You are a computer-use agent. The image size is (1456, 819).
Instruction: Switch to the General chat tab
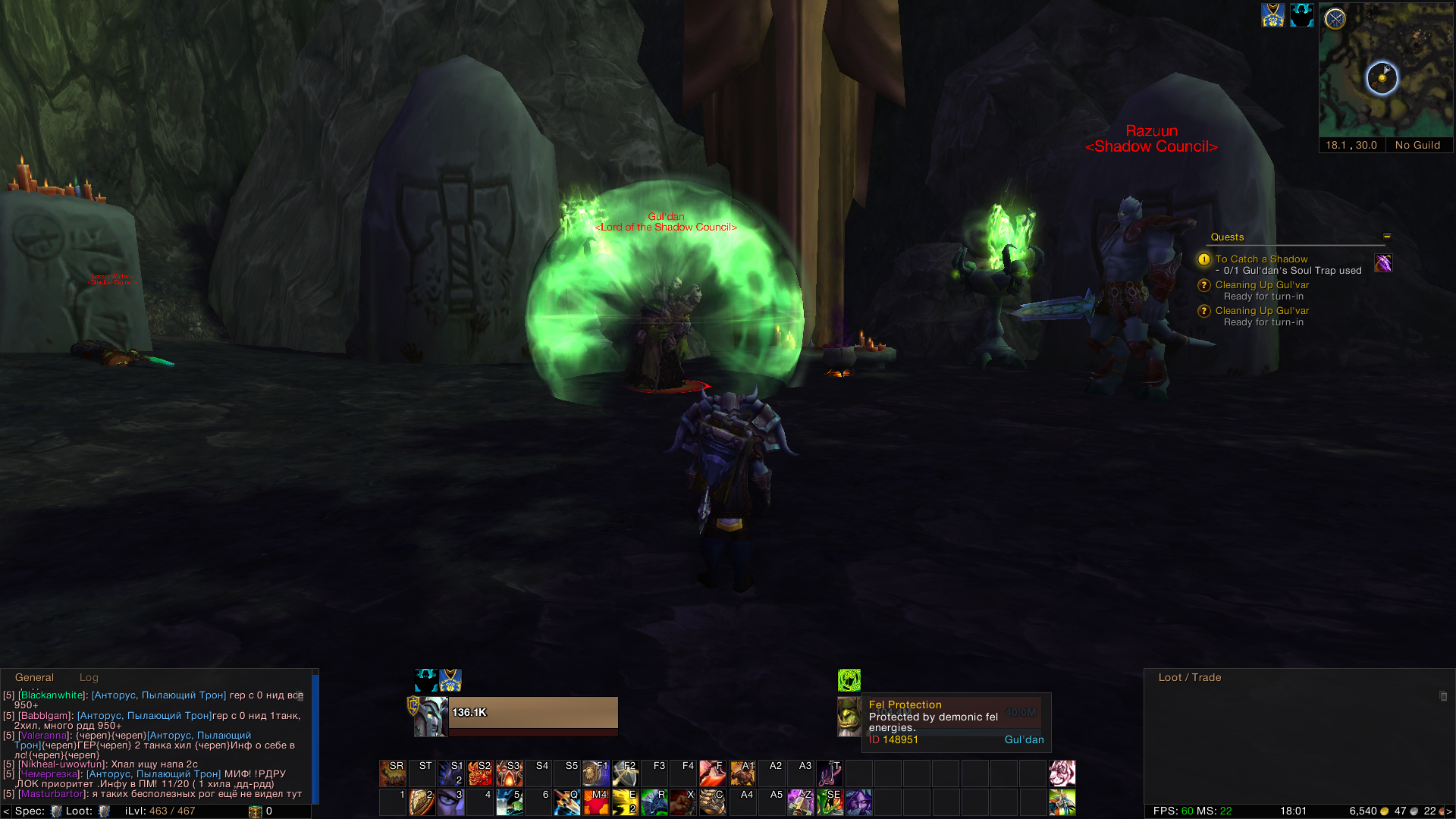pos(34,678)
